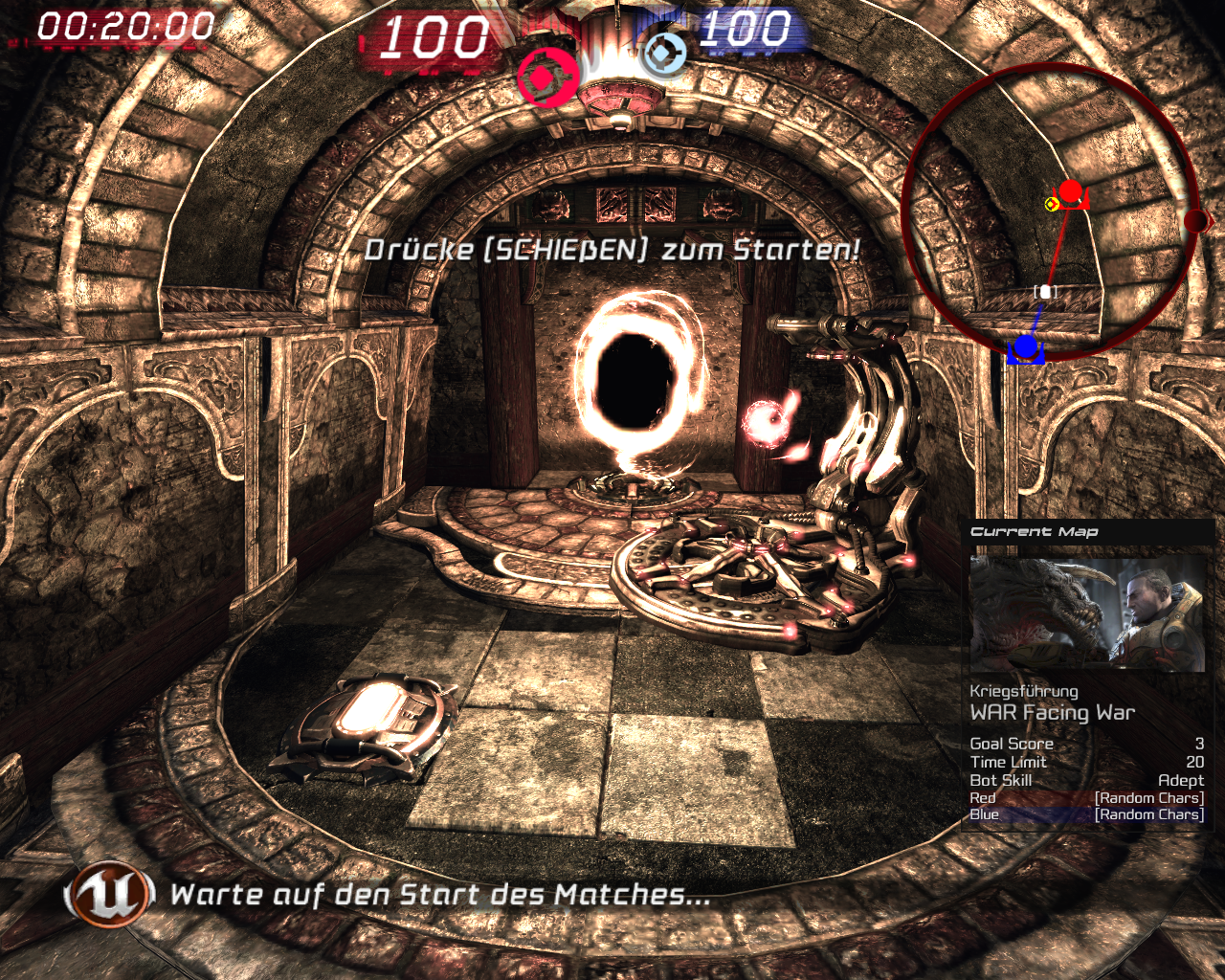
Task: Click the yellow orb indicator on the minimap
Action: click(1053, 203)
